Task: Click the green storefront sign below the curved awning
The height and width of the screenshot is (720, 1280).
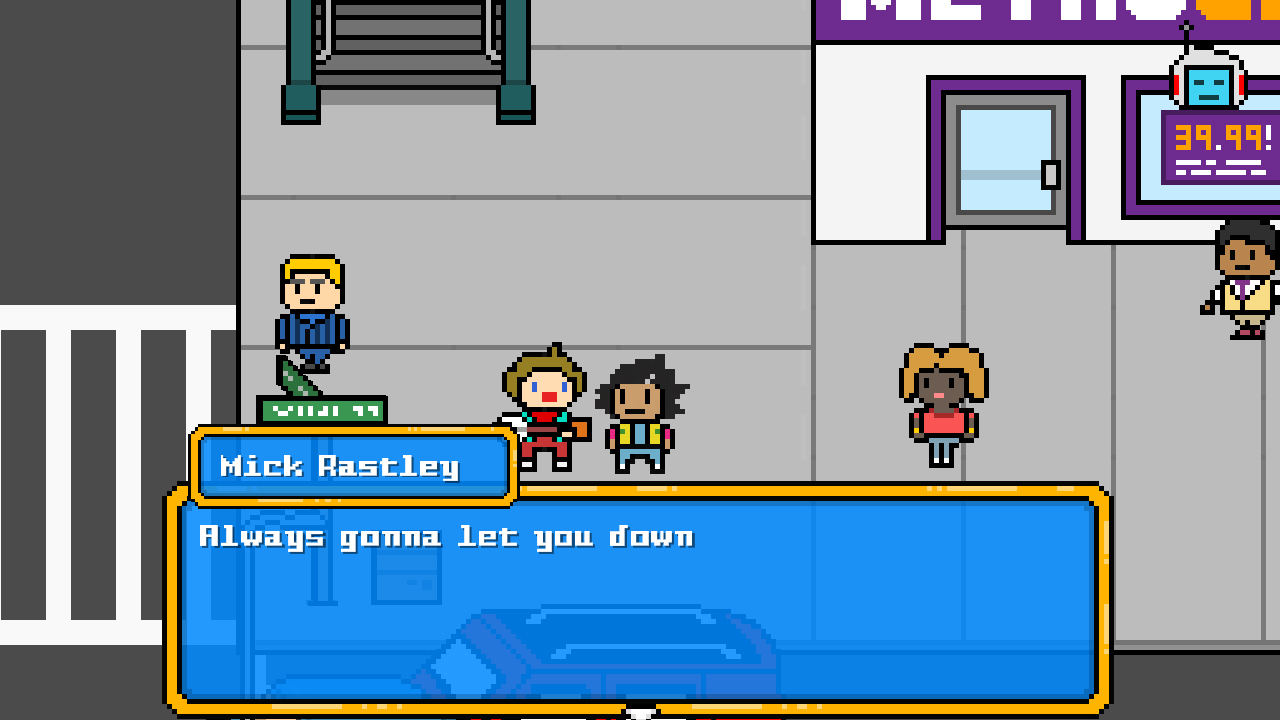Action: (x=323, y=409)
